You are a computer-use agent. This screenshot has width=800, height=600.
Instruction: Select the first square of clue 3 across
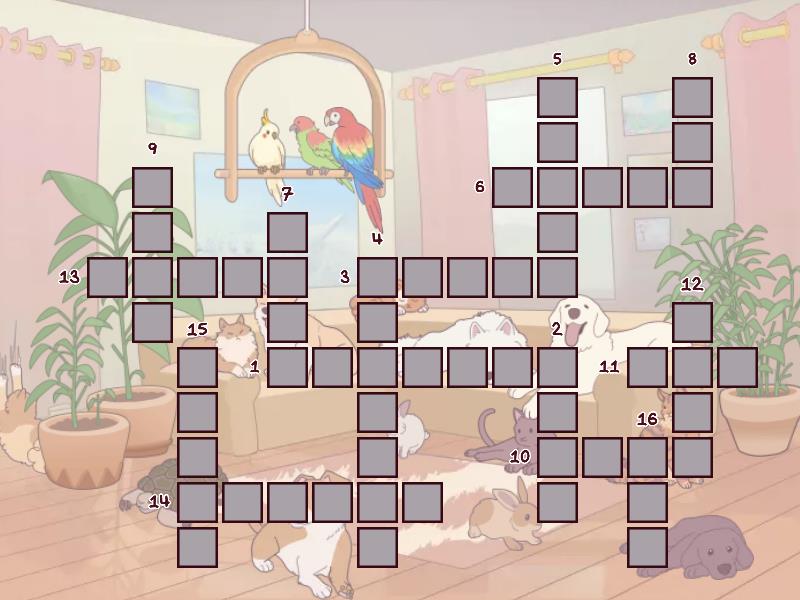[377, 277]
